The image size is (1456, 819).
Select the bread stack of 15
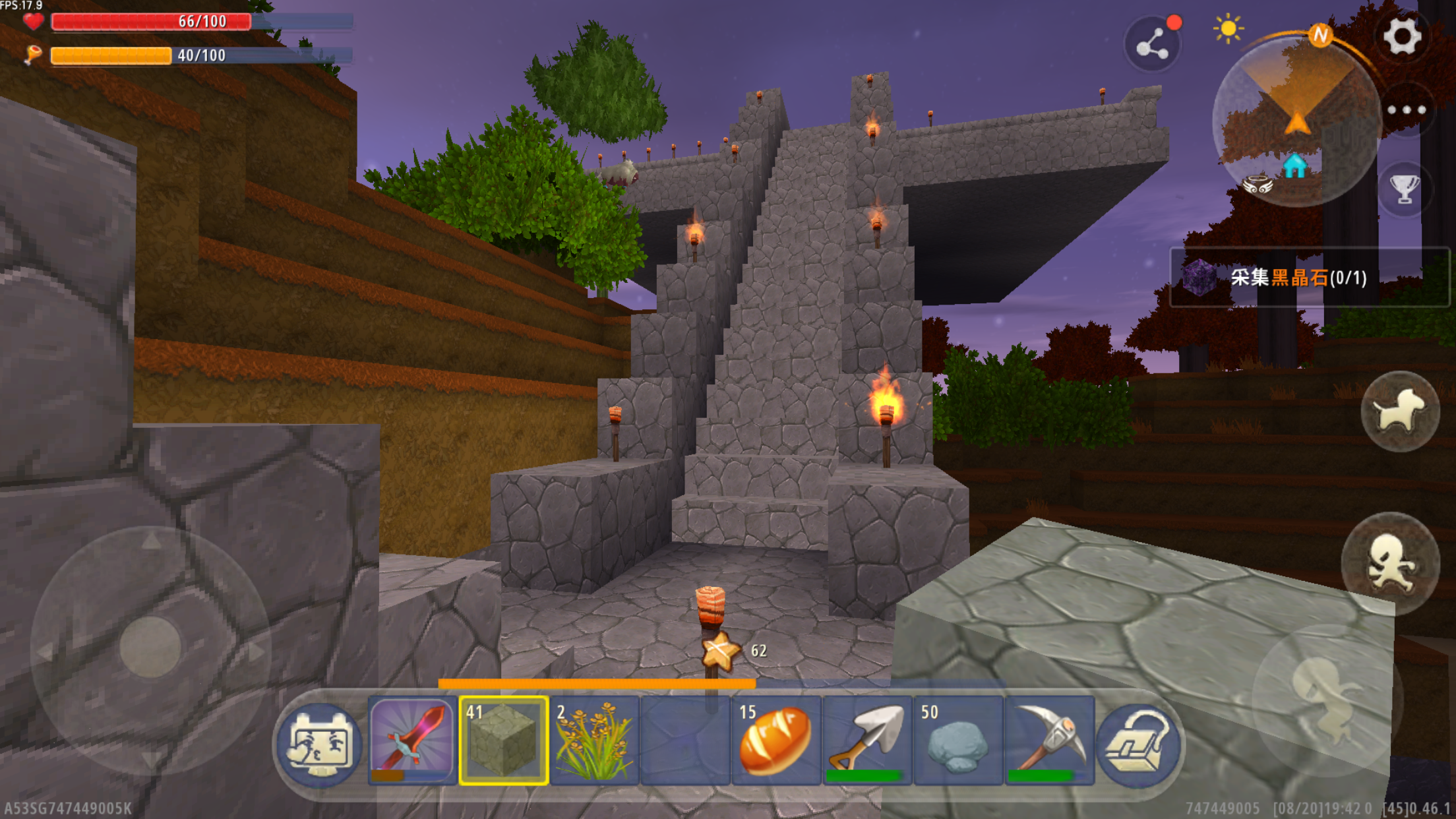coord(776,741)
